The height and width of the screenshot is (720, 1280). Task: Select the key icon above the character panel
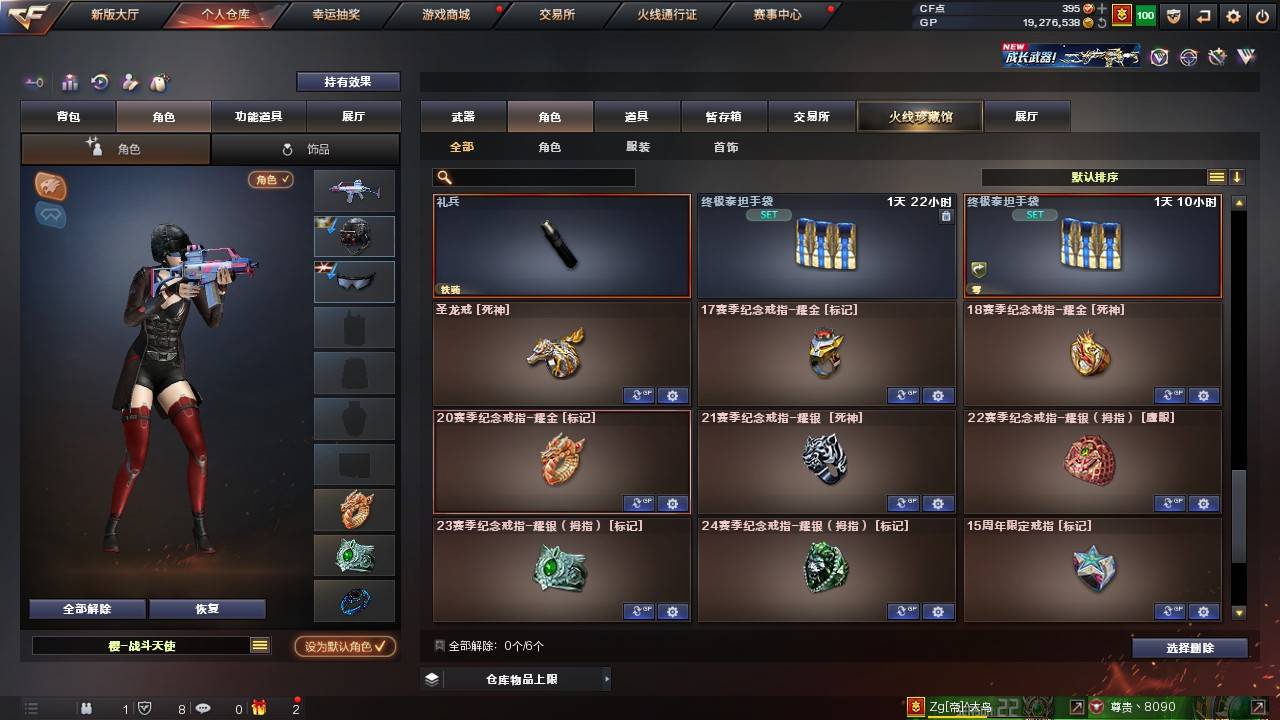point(35,83)
